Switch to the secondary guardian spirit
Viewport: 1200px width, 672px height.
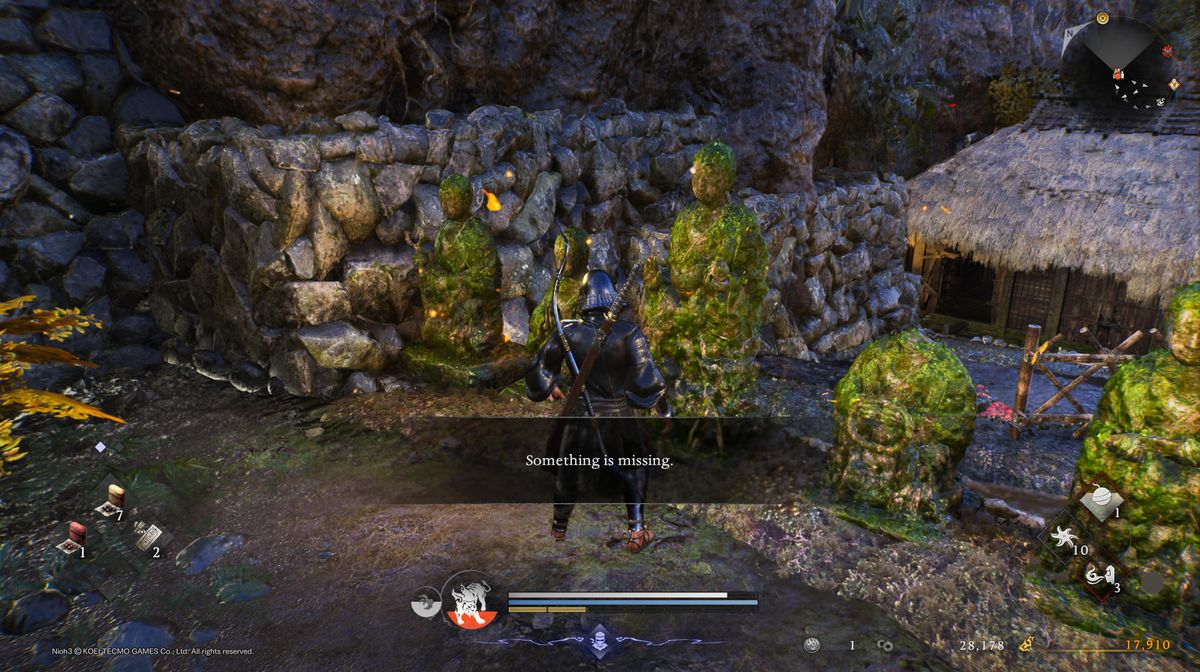pyautogui.click(x=426, y=602)
